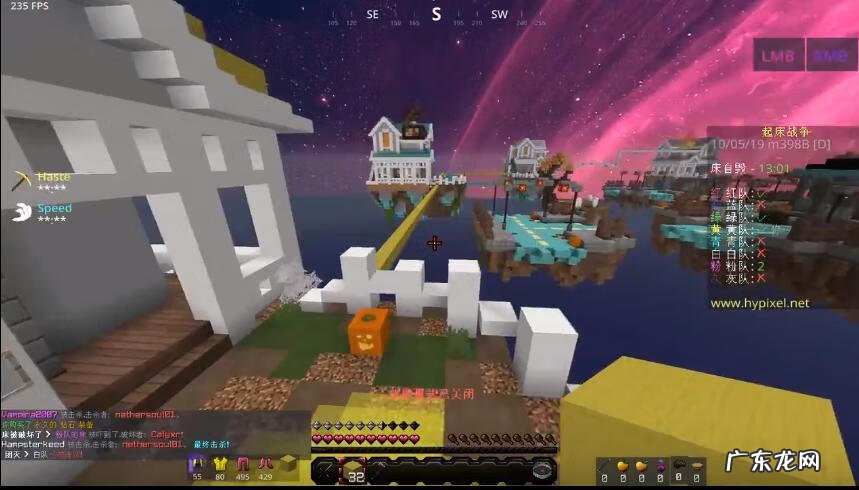Click the LMB keystroke indicator

pyautogui.click(x=777, y=56)
